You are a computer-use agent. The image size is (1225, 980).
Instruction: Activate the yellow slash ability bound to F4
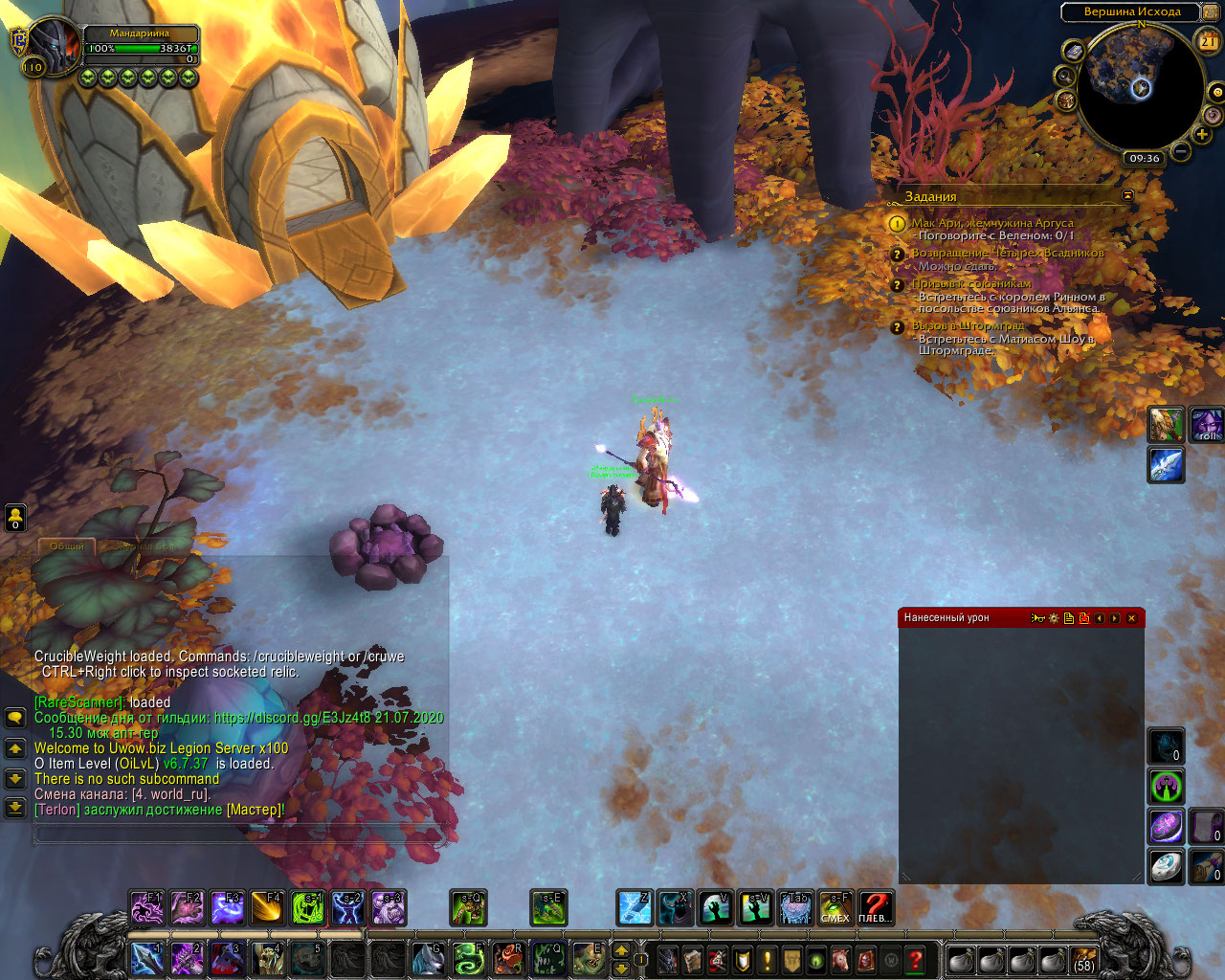267,907
